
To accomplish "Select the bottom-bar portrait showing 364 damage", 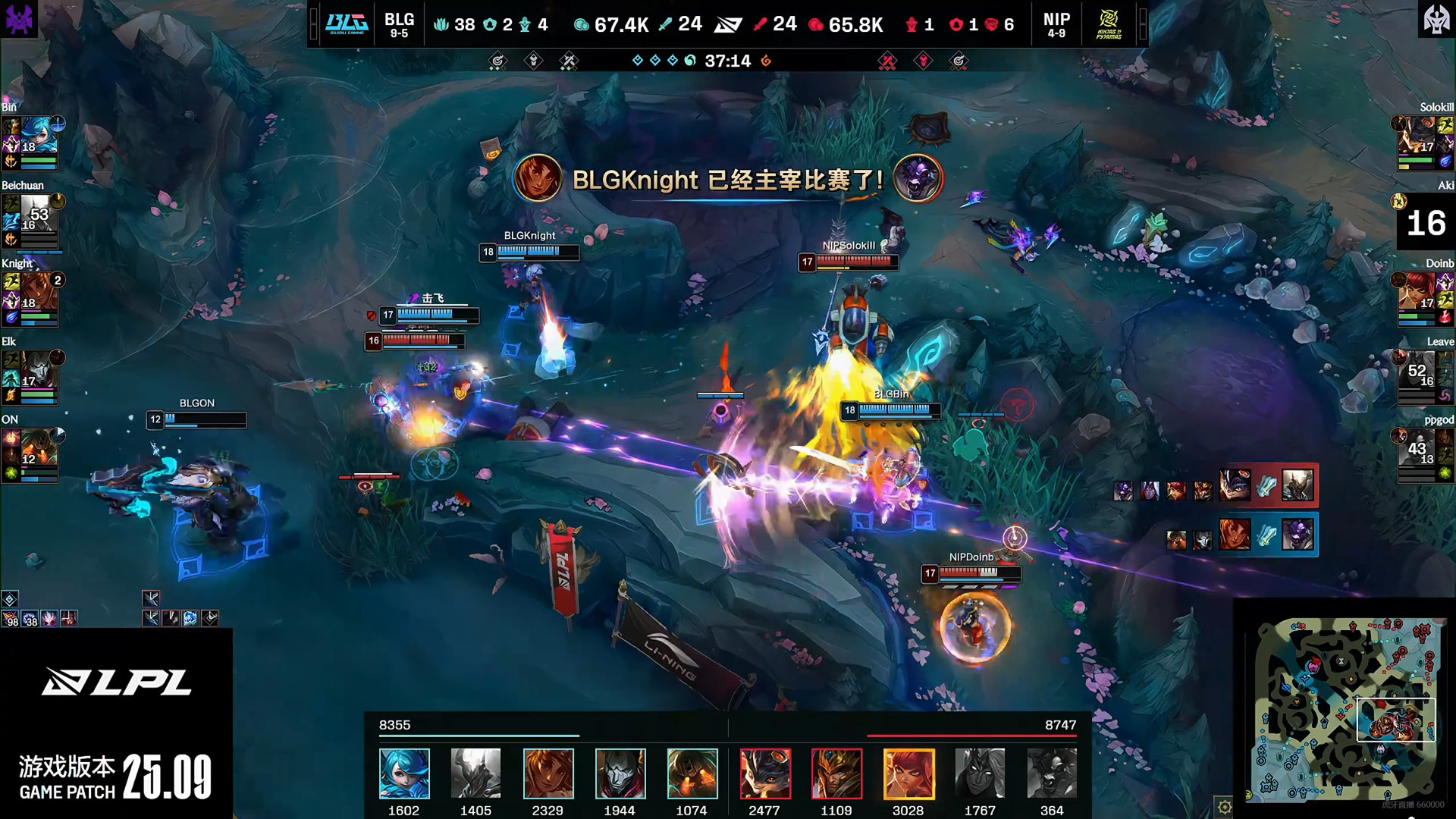I will [1052, 773].
